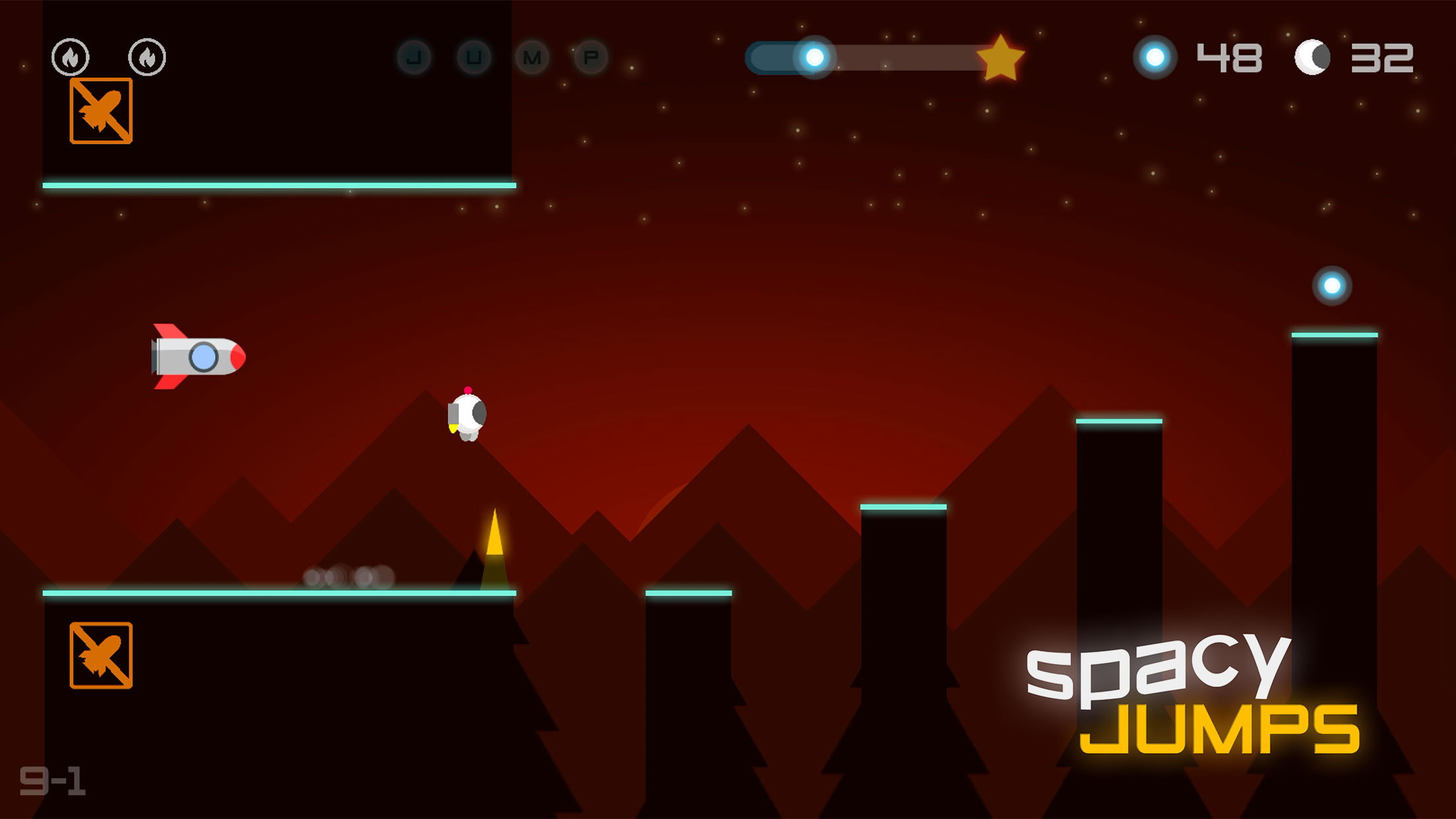Toggle the J jump button
The image size is (1456, 819).
413,57
